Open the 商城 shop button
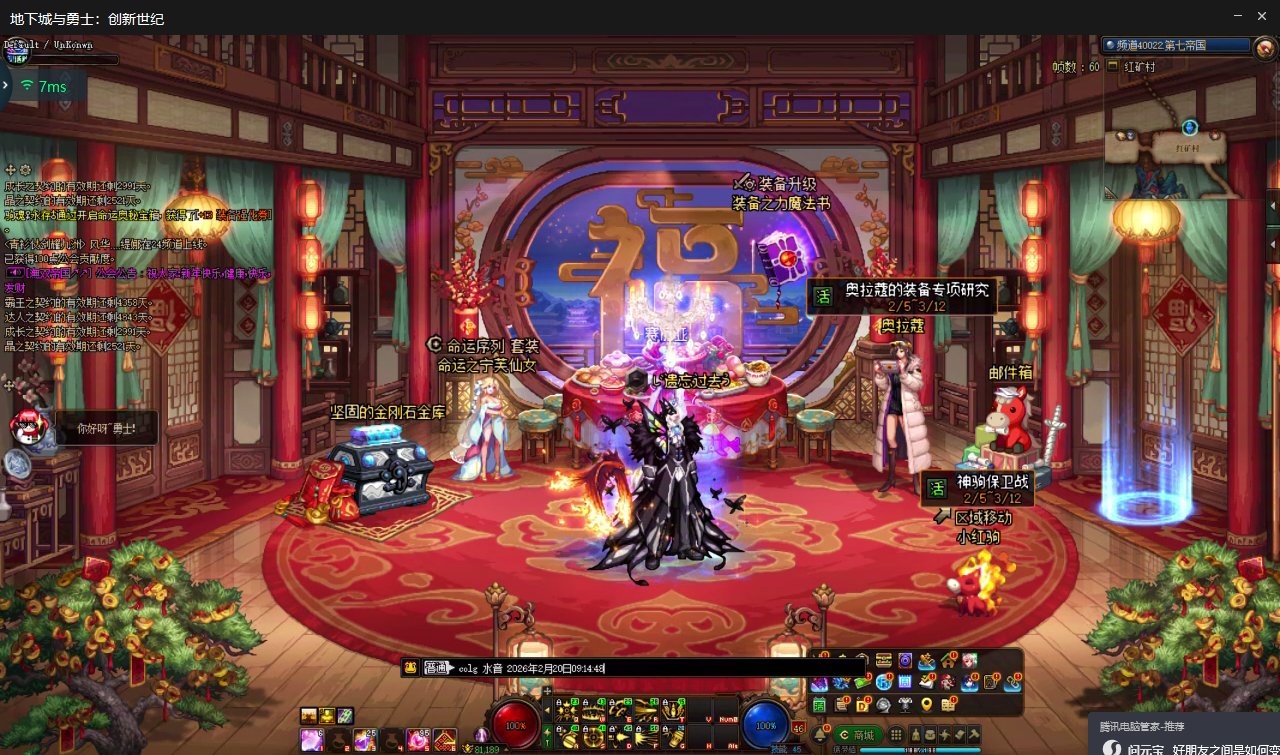This screenshot has width=1280, height=755. (x=857, y=735)
